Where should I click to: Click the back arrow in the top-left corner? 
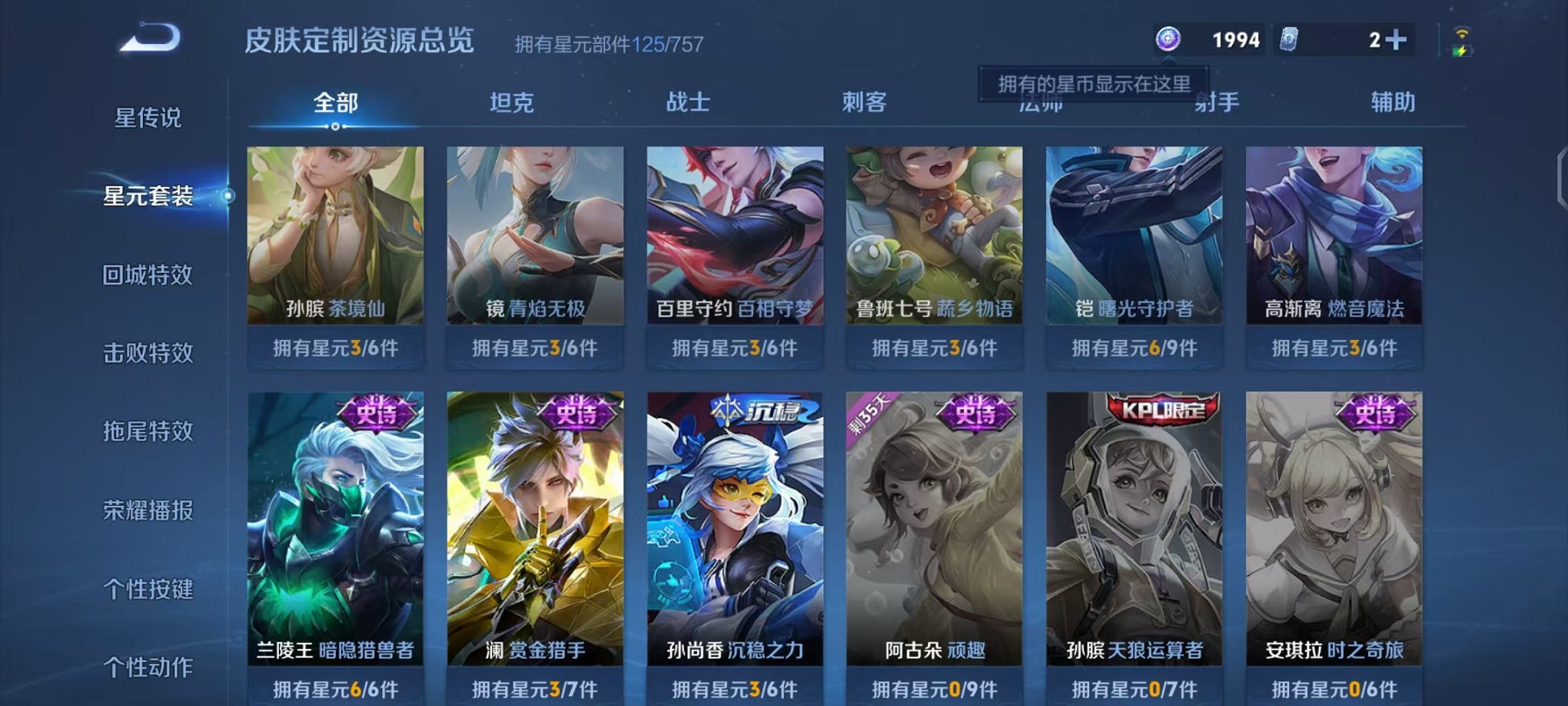coord(148,37)
